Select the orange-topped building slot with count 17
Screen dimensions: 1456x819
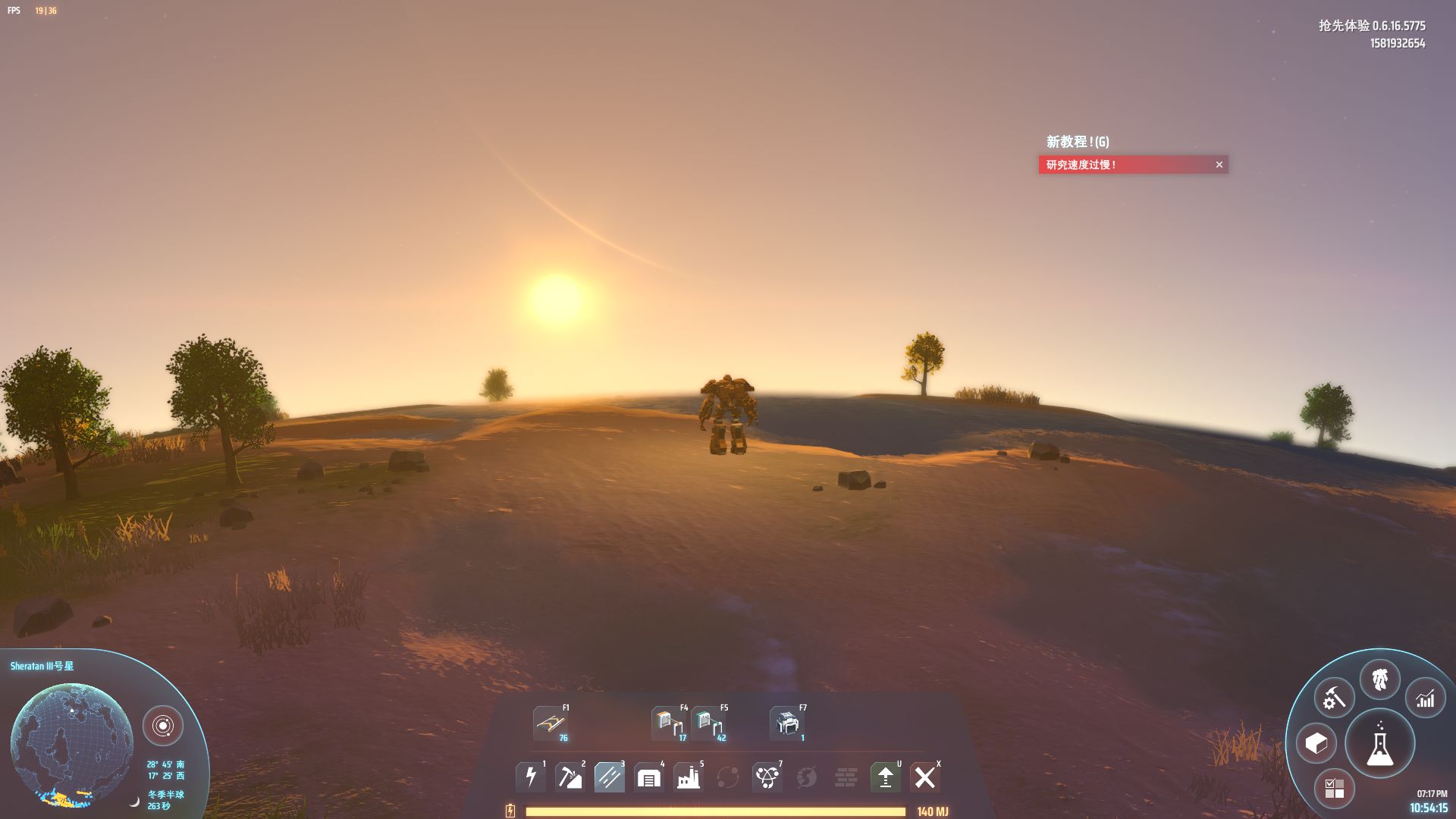(668, 723)
